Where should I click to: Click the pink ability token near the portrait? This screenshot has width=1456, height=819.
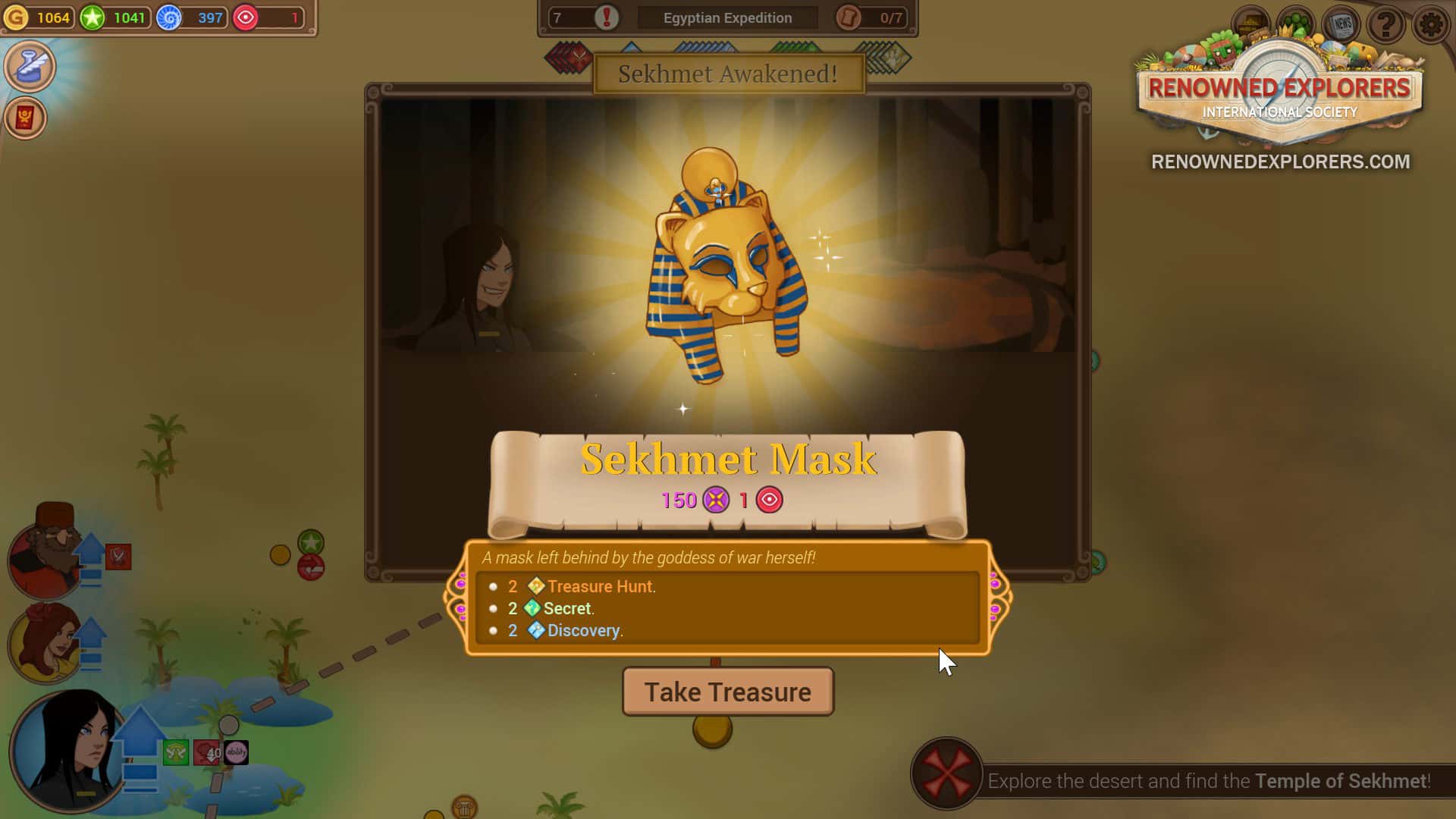point(236,752)
